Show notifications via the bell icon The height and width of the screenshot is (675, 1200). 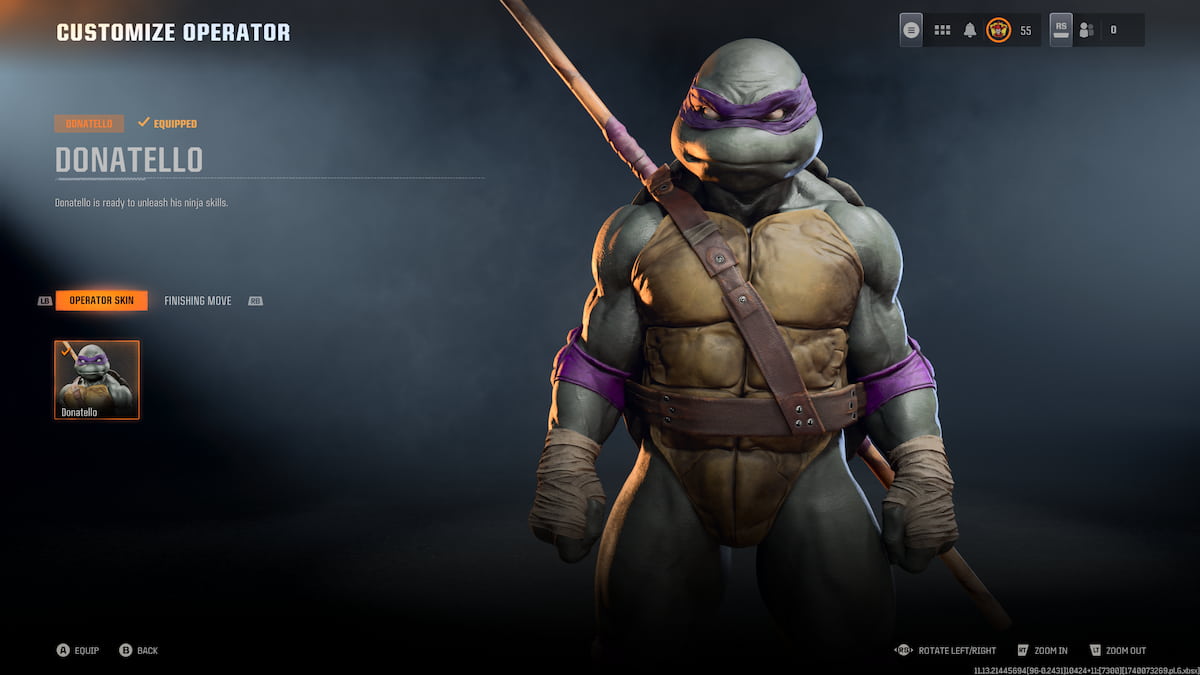click(x=969, y=30)
